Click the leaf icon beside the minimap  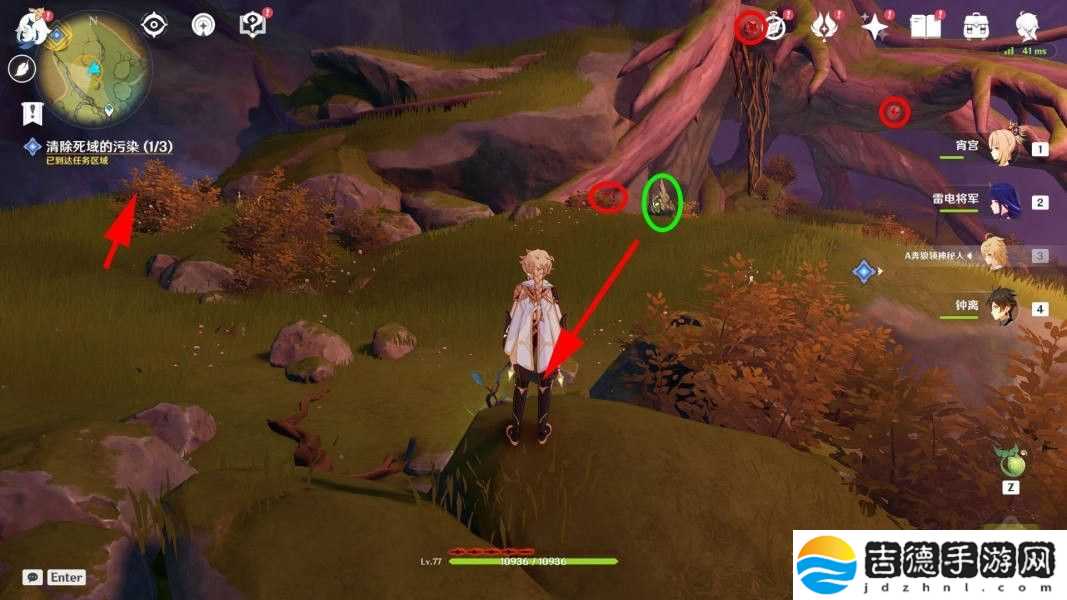pyautogui.click(x=21, y=68)
